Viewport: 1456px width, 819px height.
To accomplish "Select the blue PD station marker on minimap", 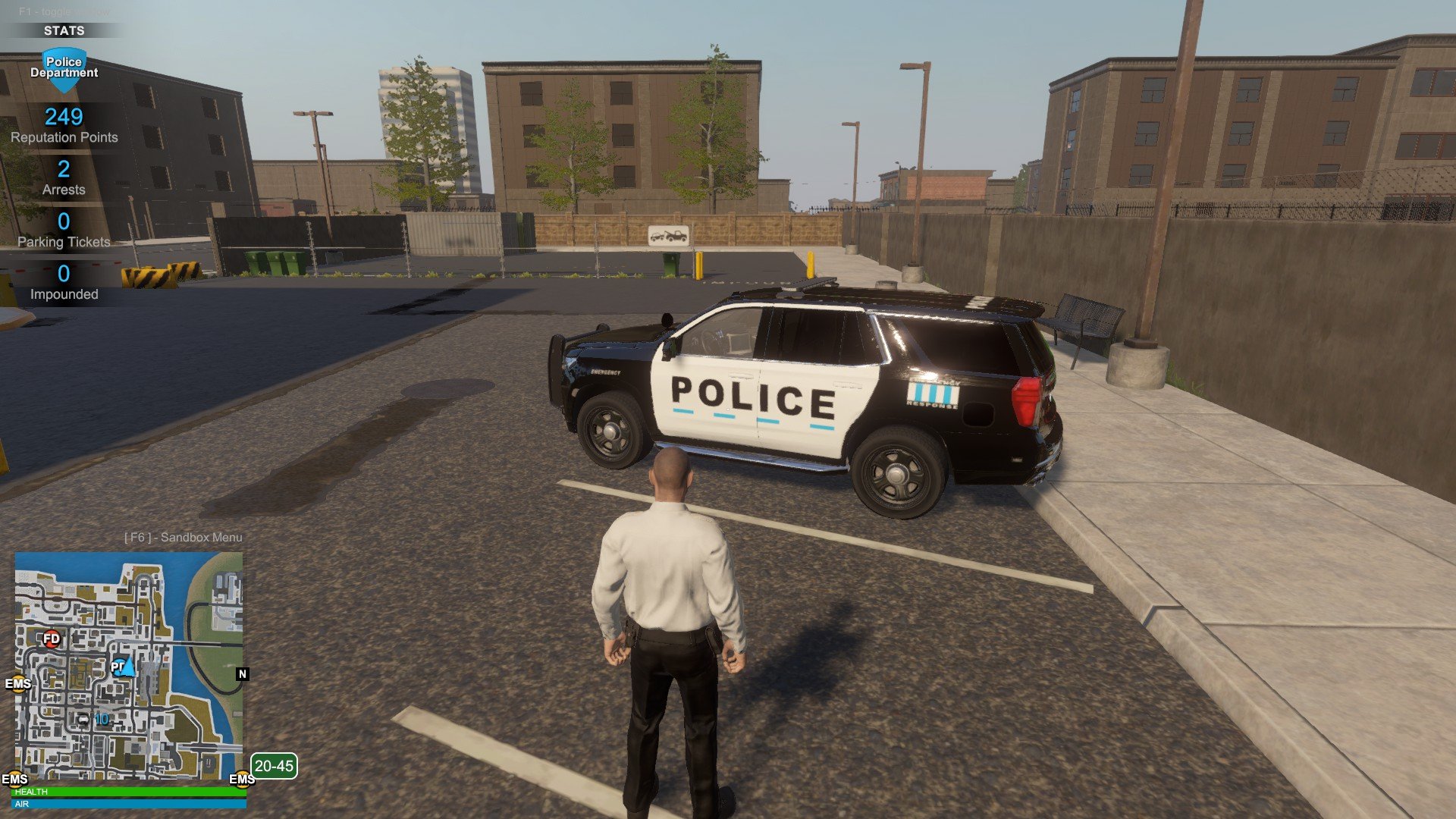I will click(117, 667).
